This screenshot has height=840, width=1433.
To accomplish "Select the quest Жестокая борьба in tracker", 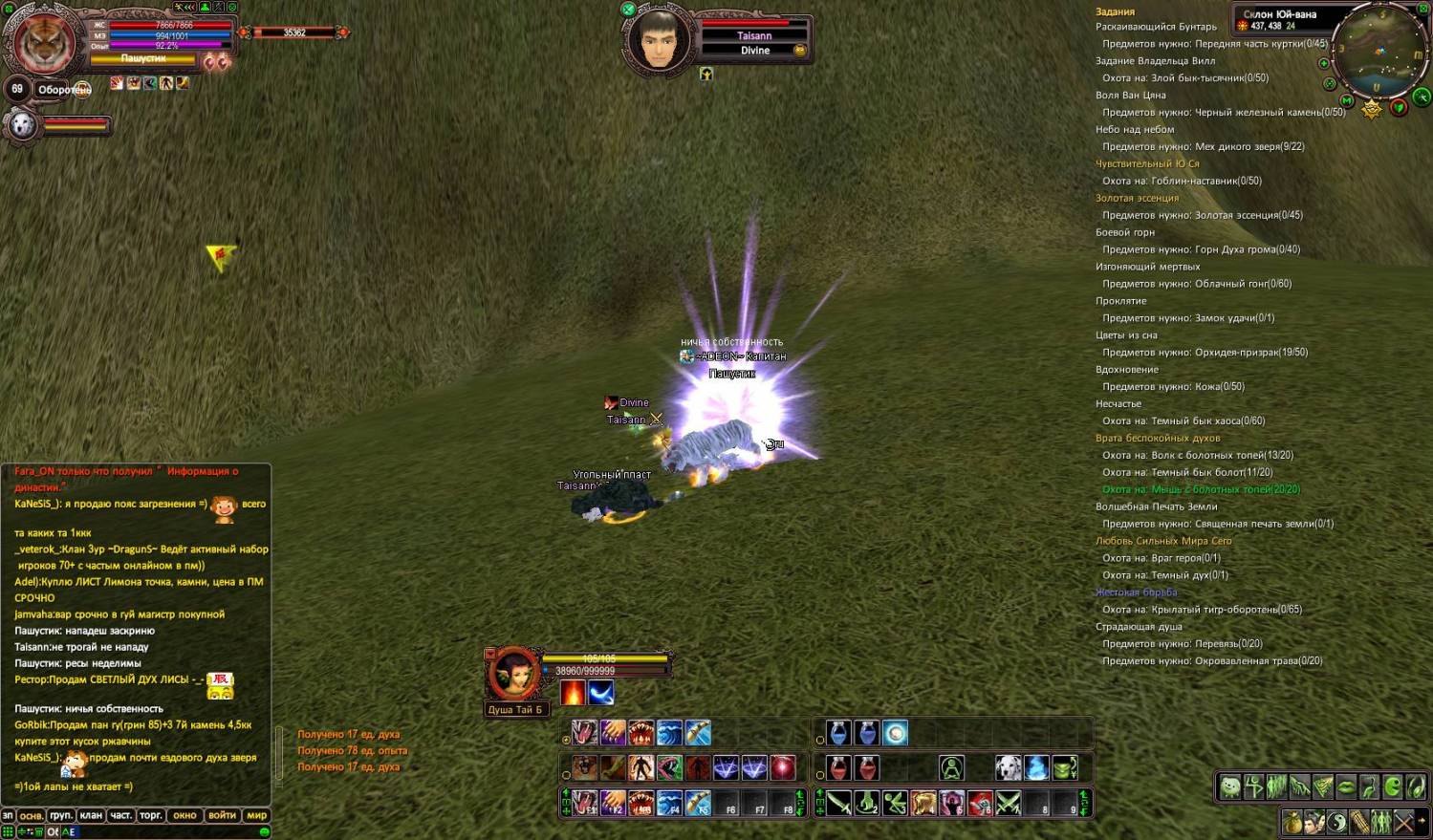I will point(1136,592).
